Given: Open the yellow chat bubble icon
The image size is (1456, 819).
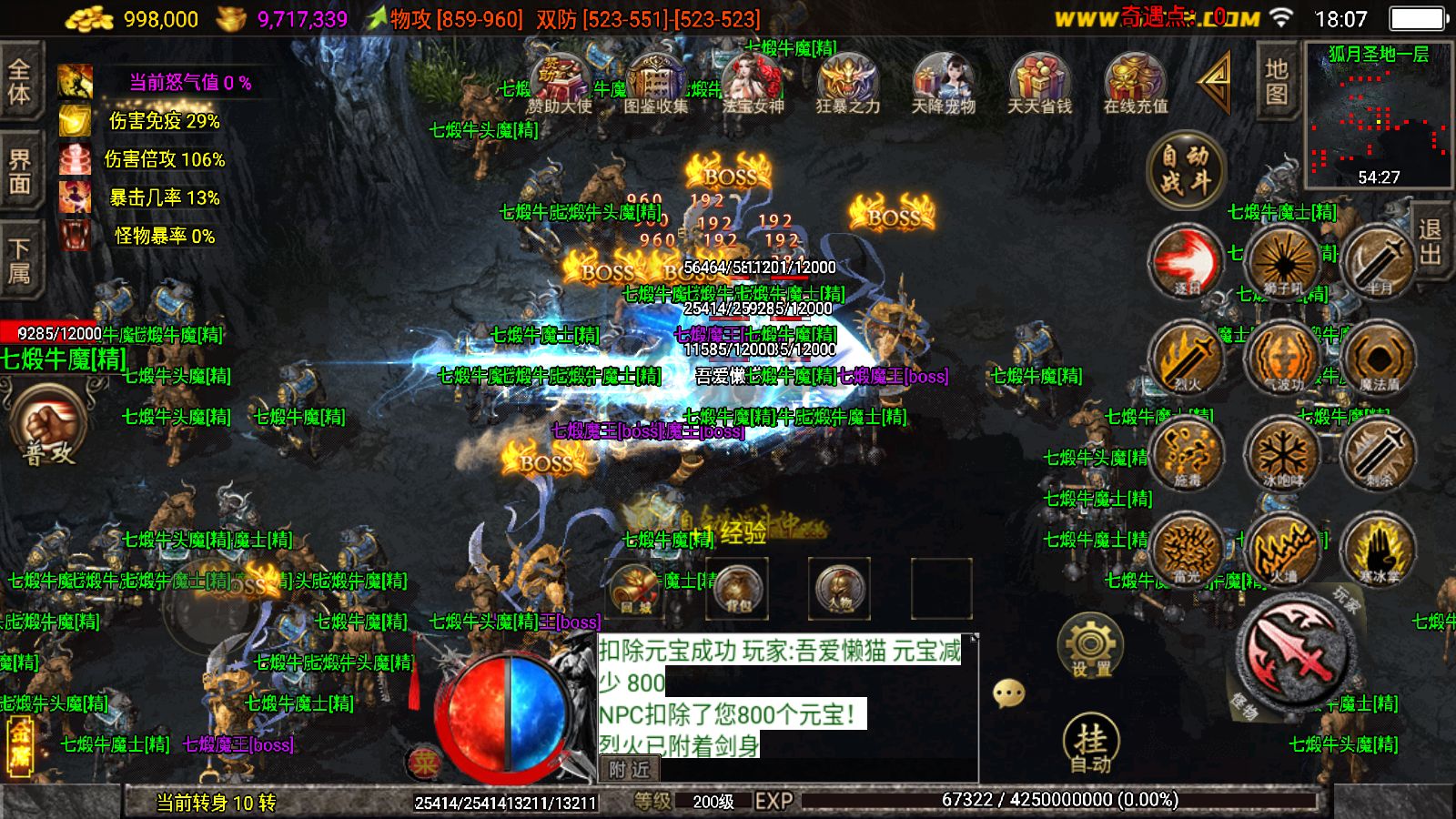Looking at the screenshot, I should pos(1008,693).
